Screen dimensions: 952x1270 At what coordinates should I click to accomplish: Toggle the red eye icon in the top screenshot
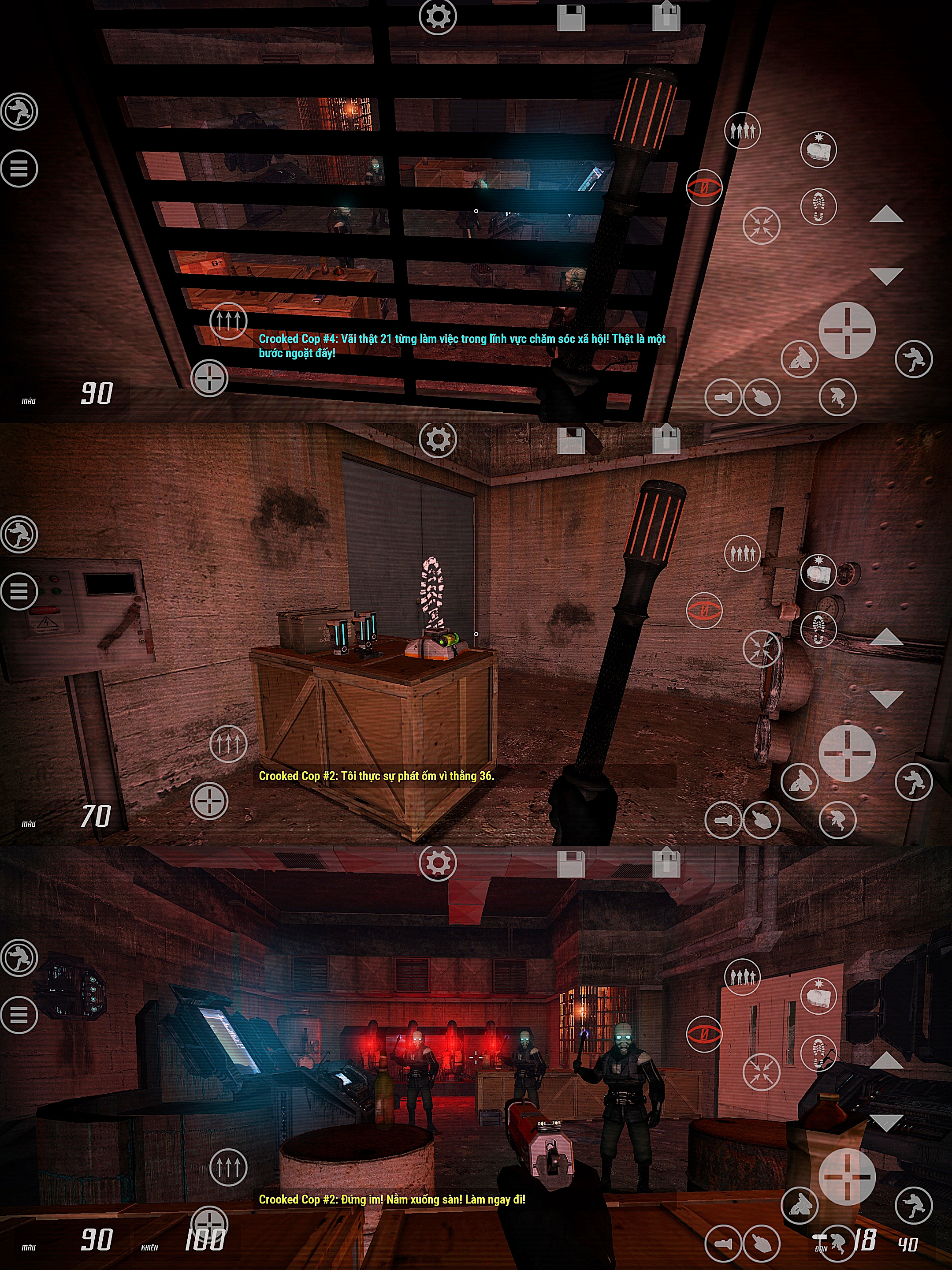(704, 187)
